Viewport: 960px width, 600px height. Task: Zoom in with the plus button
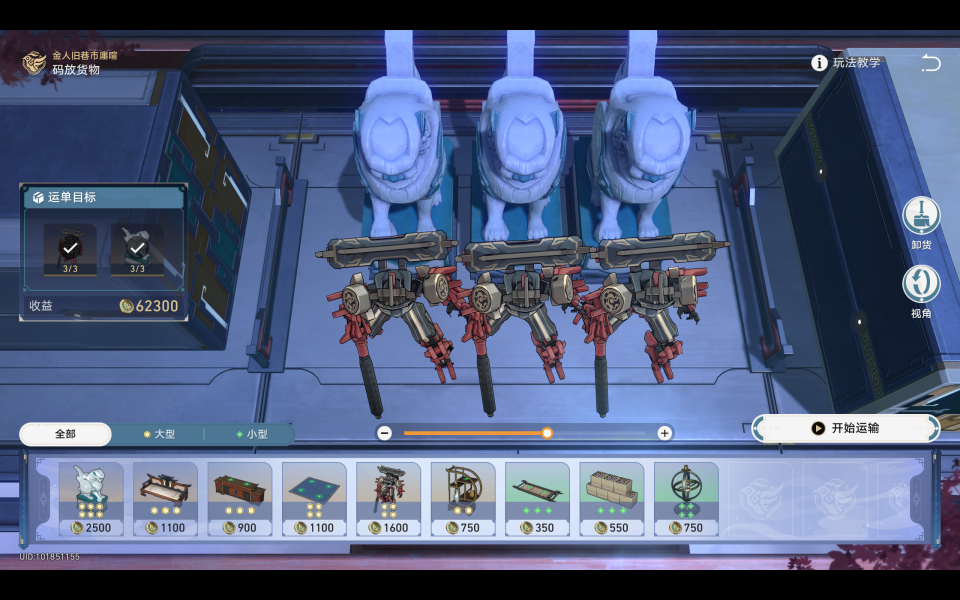click(x=664, y=433)
